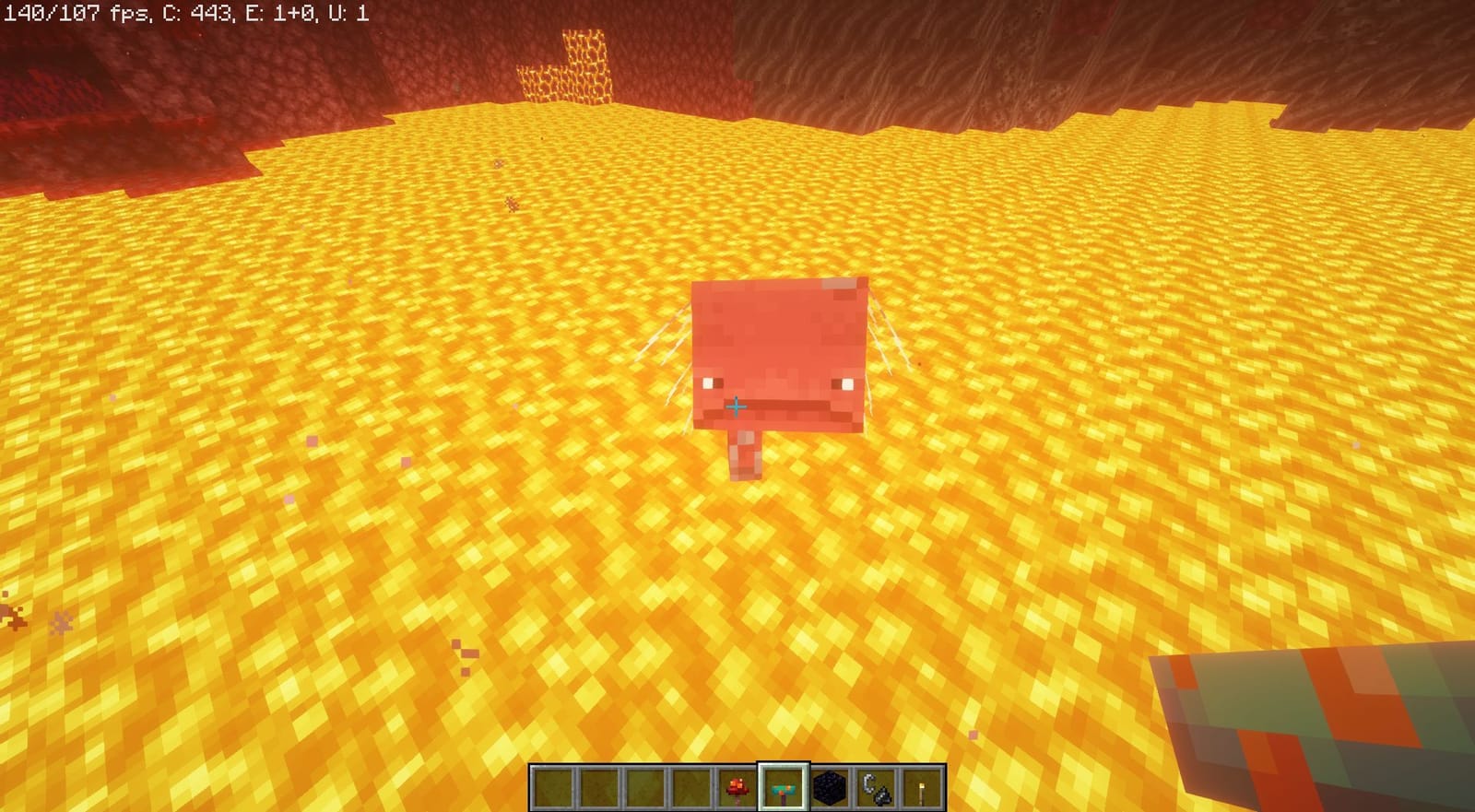Select the crimson fungus in the hotbar
The image size is (1475, 812).
737,785
